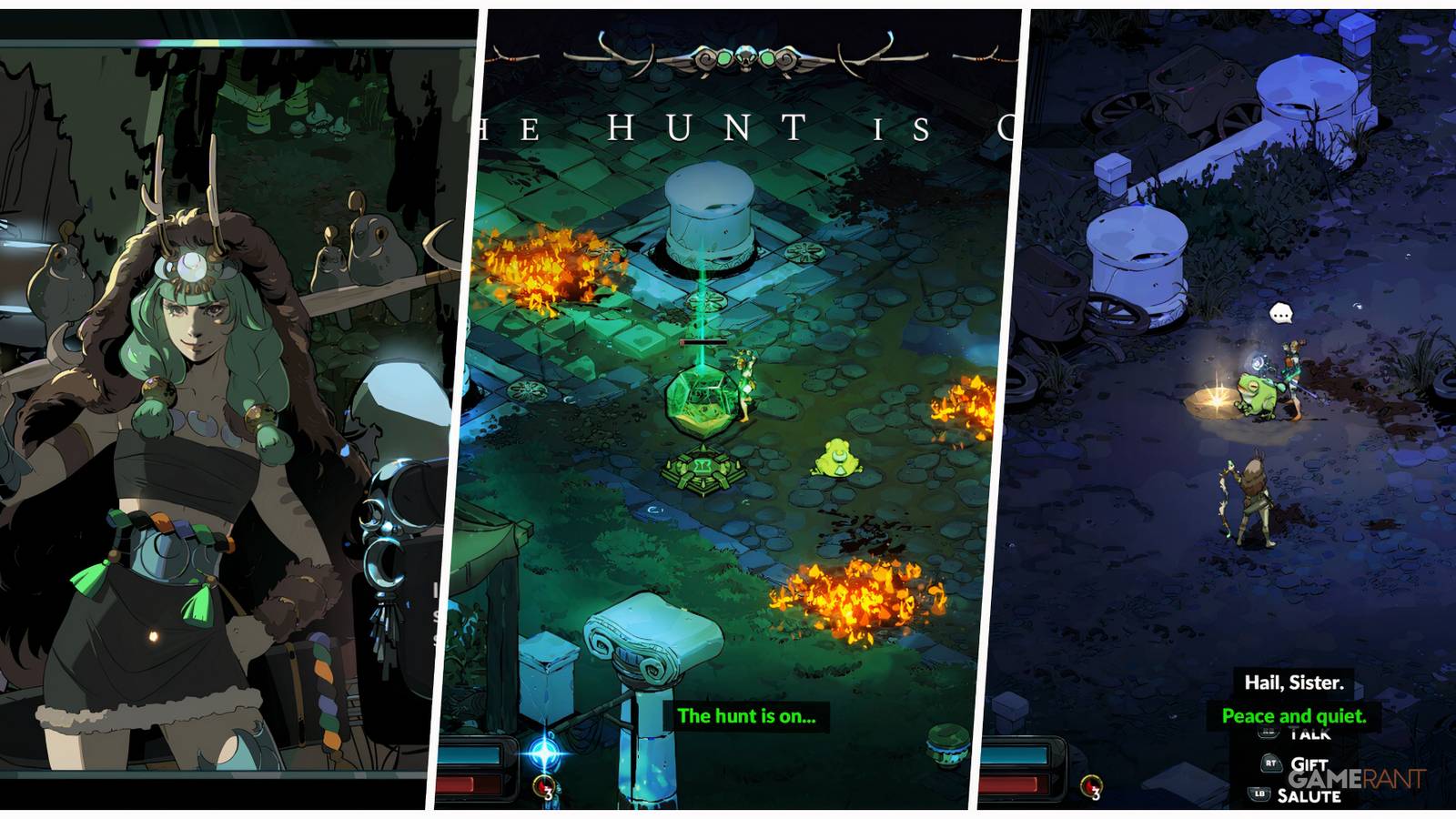Click the RT controller button icon beside Gift
The width and height of the screenshot is (1456, 819).
(1271, 763)
